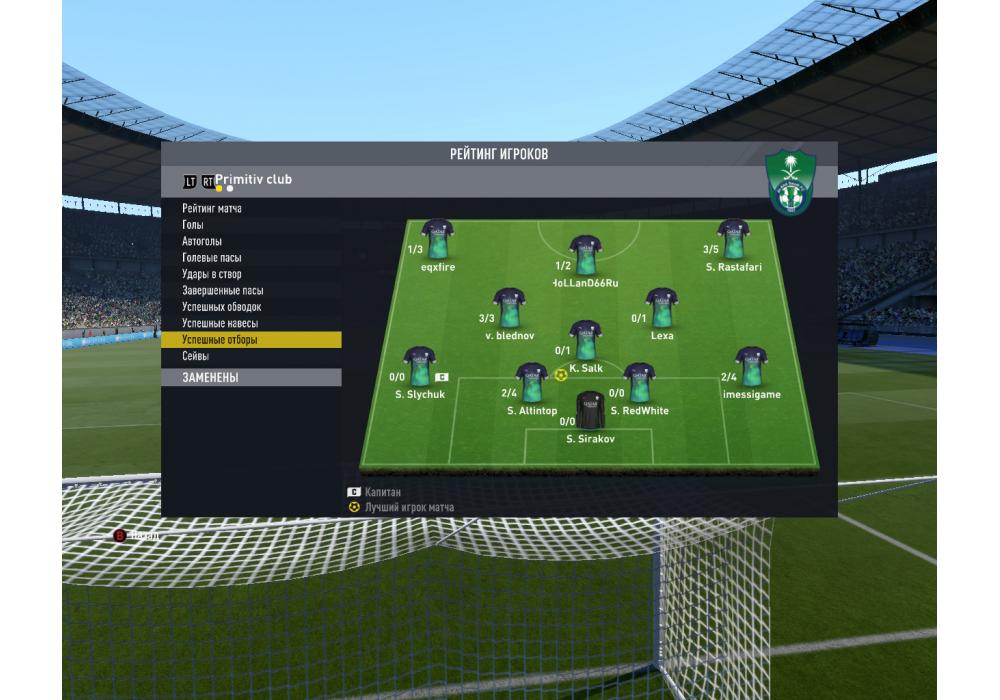The width and height of the screenshot is (1000, 700).
Task: Click the highlighted Успешные отборы entry
Action: 220,340
